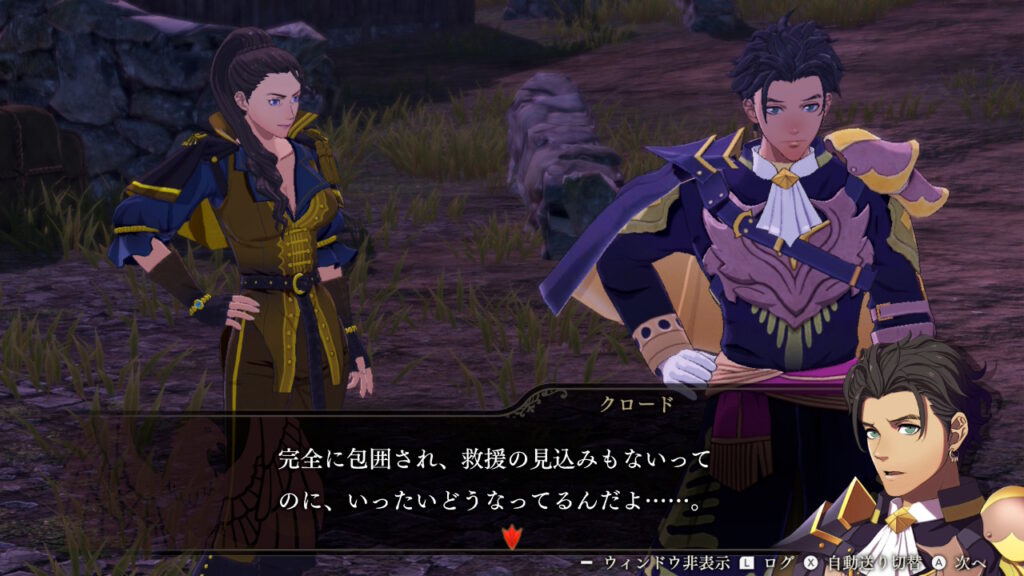Click the red dialogue advance arrow

(x=511, y=538)
